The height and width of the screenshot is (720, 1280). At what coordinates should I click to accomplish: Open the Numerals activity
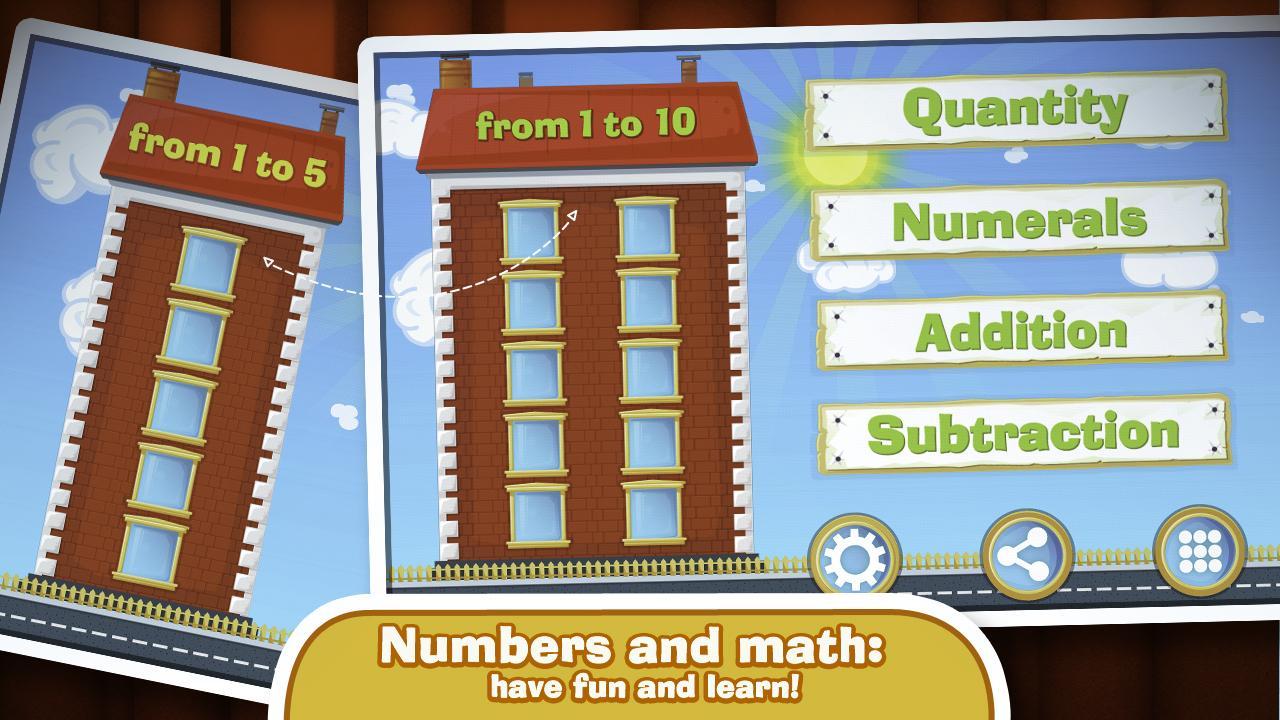tap(1018, 218)
